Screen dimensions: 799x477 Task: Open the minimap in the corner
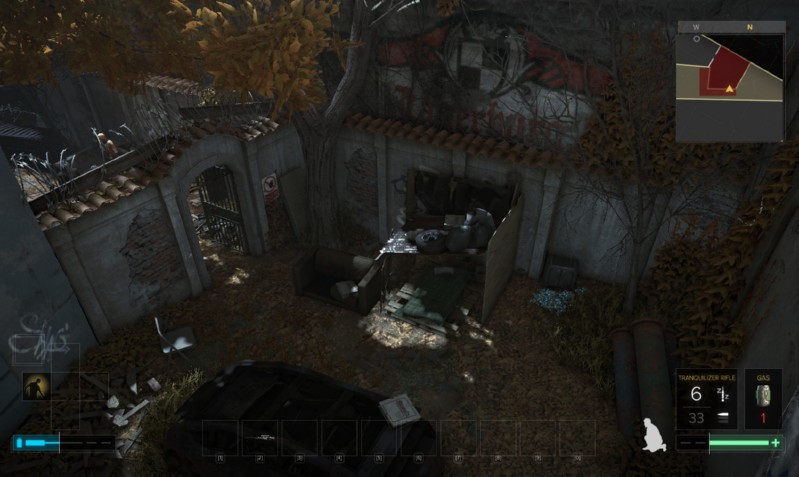coord(731,81)
